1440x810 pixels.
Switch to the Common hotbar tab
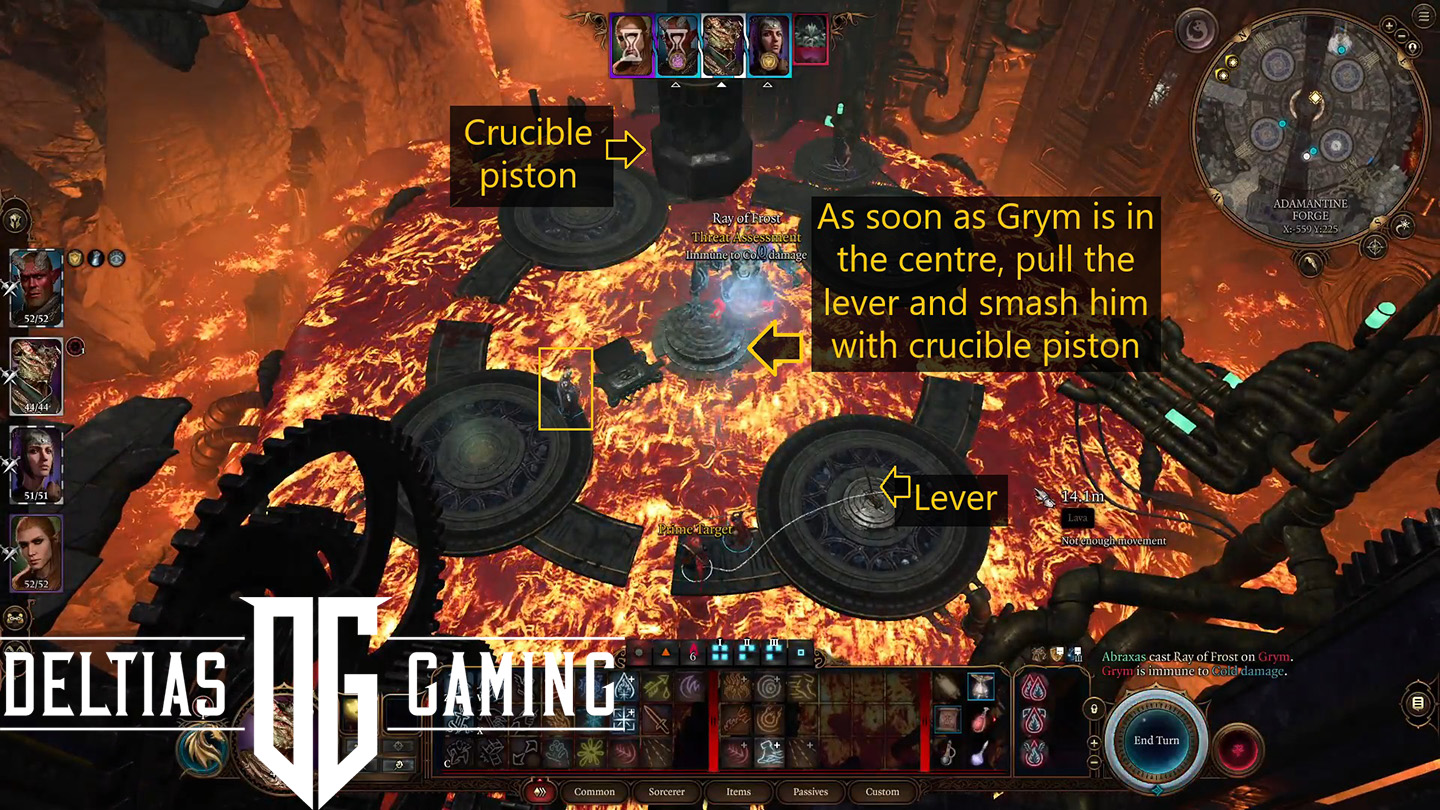point(594,792)
